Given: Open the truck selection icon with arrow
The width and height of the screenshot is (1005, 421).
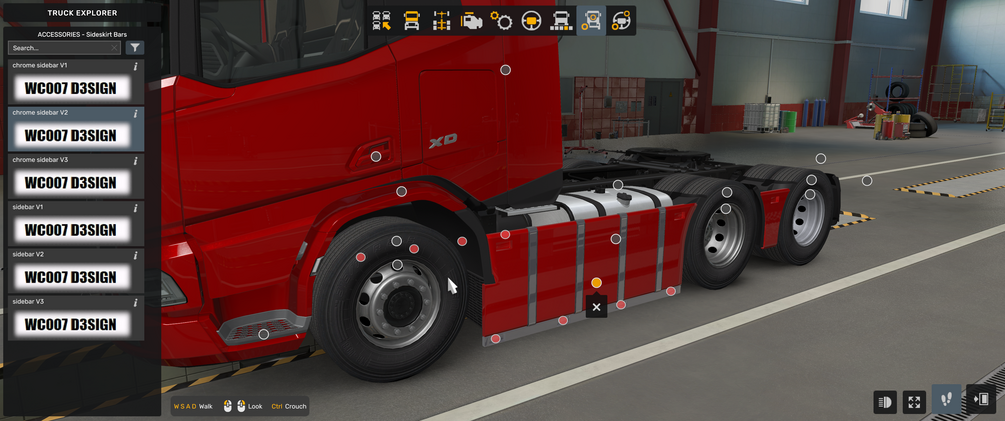Looking at the screenshot, I should coord(381,20).
